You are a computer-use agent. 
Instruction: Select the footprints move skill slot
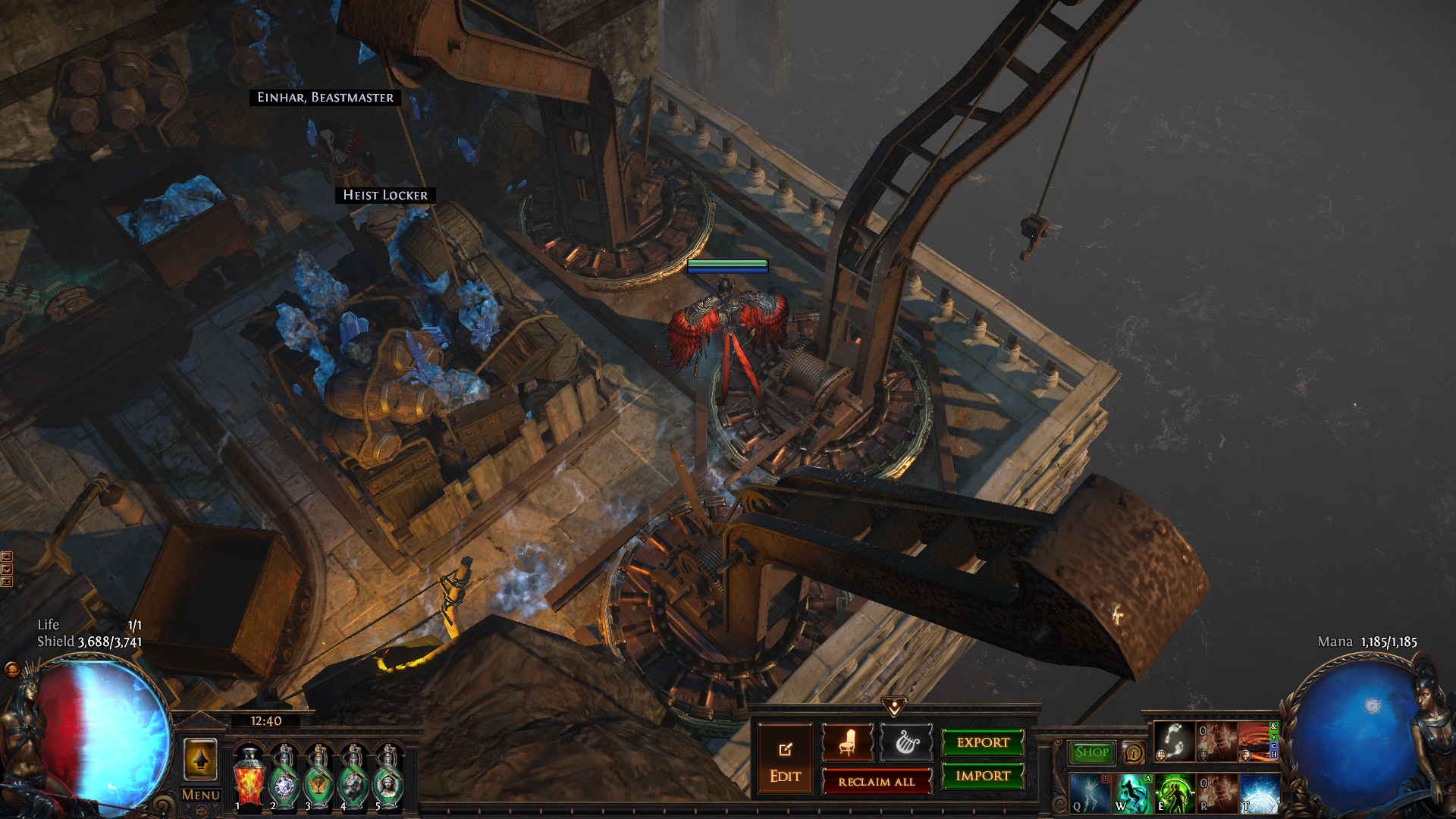pos(1174,741)
